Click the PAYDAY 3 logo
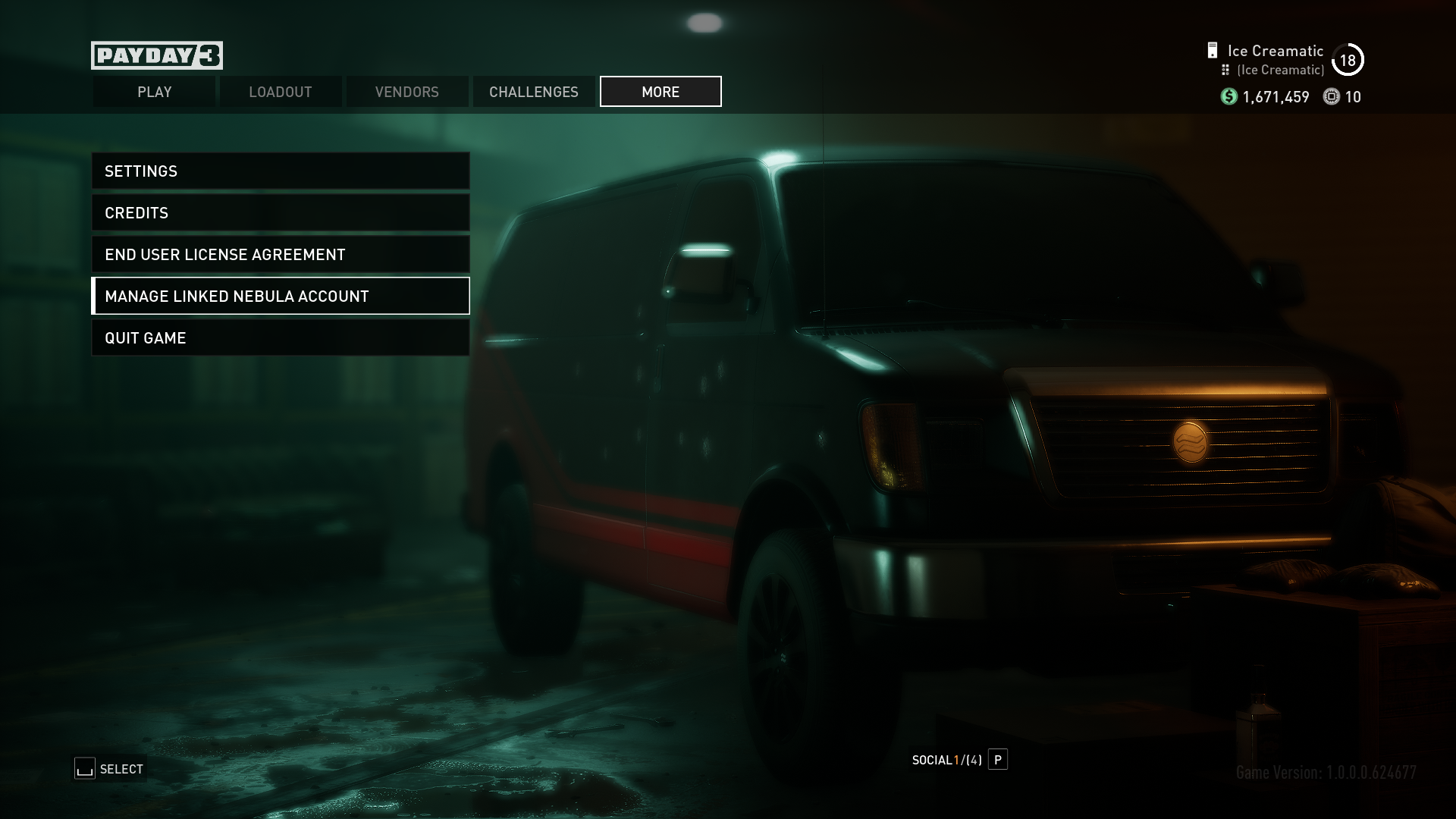Image resolution: width=1456 pixels, height=819 pixels. pos(156,55)
